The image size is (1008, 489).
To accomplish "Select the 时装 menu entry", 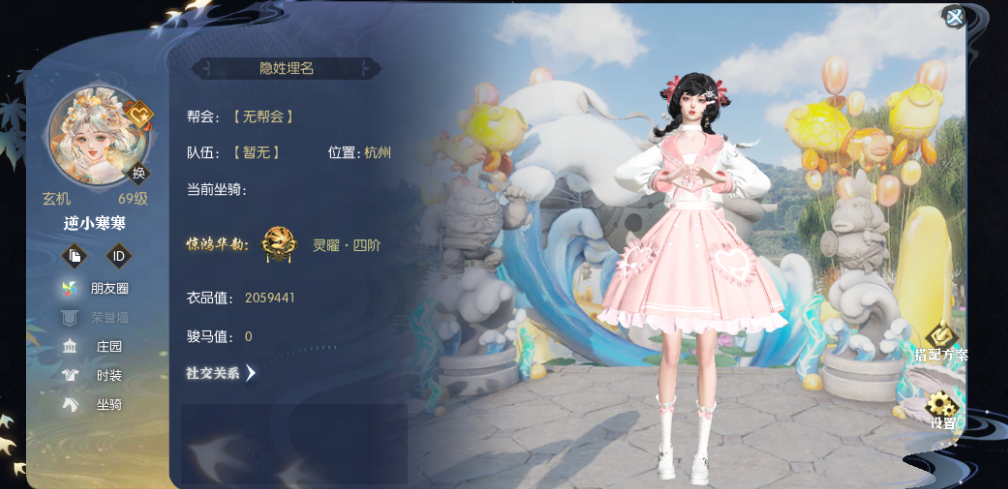I will click(98, 375).
